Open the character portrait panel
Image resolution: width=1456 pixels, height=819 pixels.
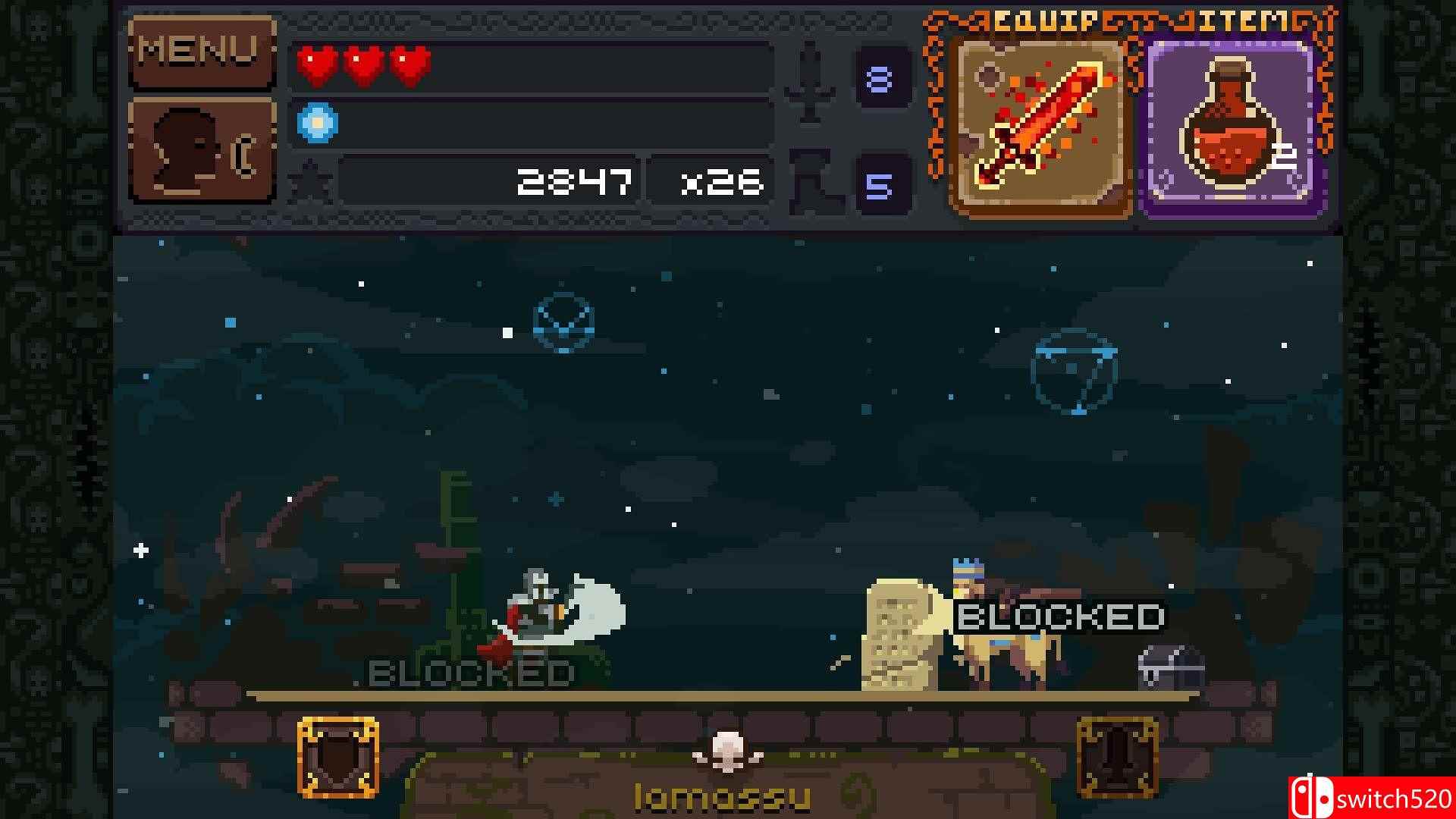(x=201, y=148)
